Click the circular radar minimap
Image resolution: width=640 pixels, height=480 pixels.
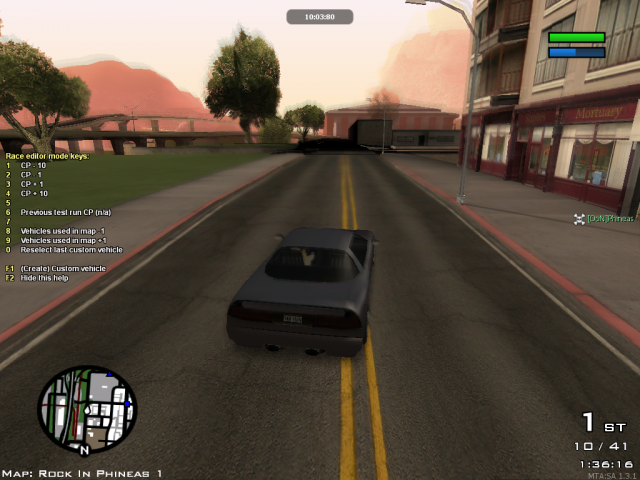[87, 408]
